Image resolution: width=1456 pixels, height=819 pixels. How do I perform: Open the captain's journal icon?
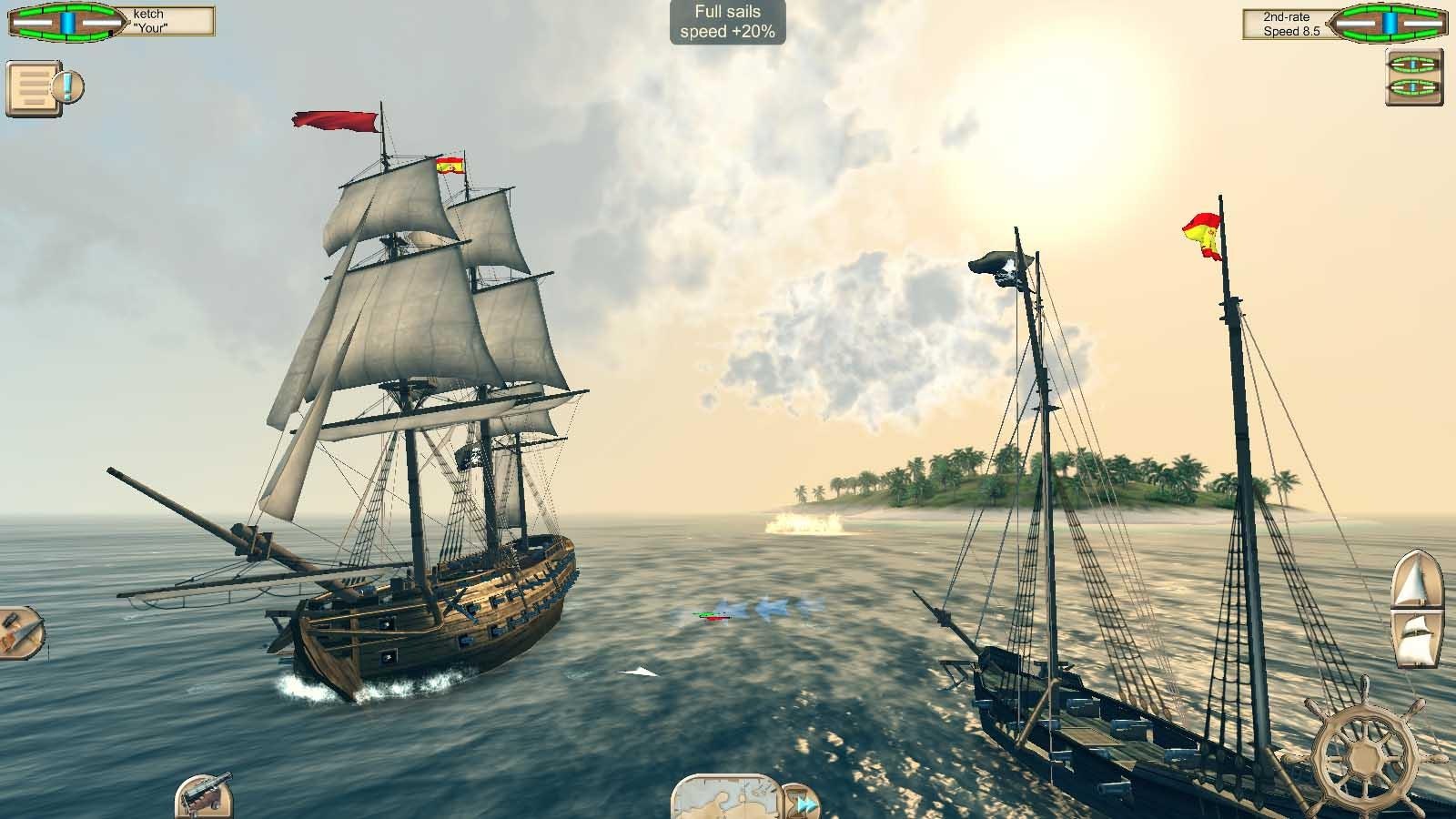(35, 88)
